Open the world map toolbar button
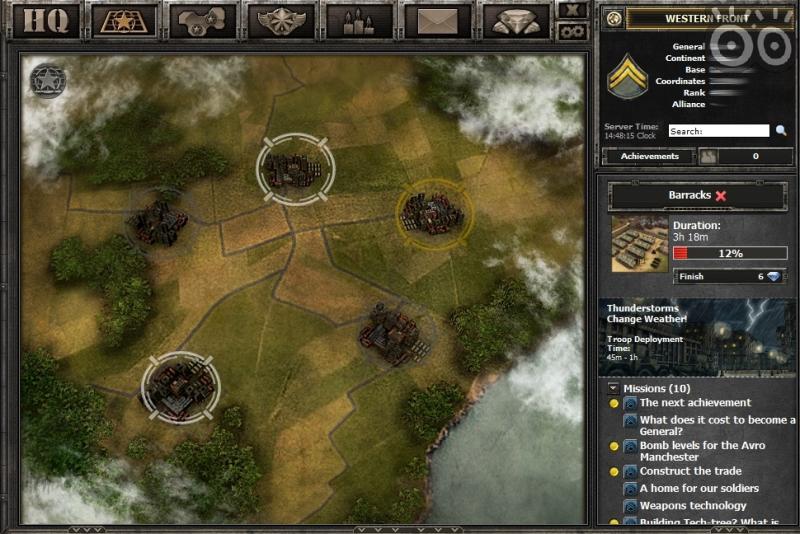 pos(202,20)
